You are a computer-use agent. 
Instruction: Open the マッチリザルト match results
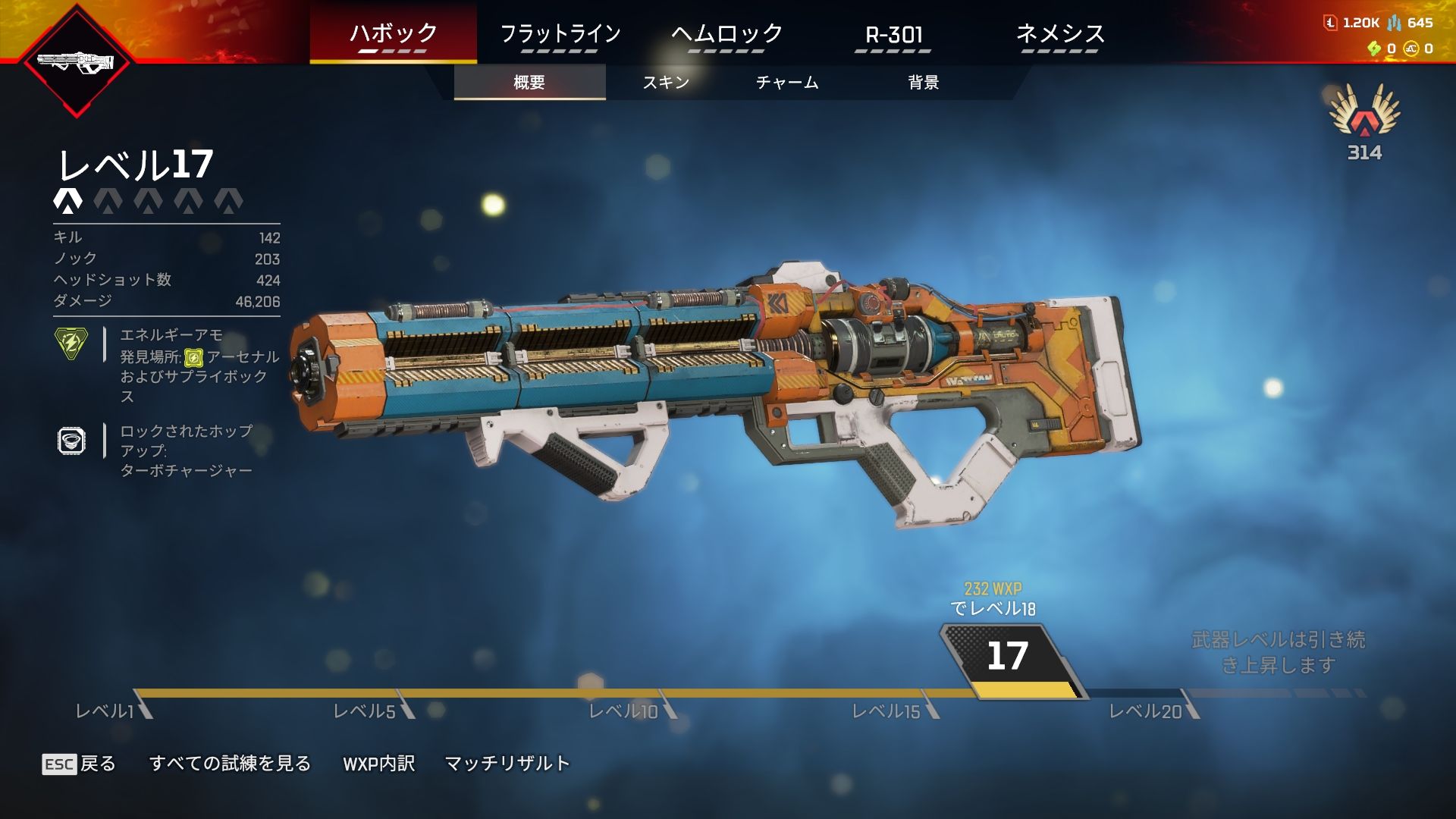(507, 764)
